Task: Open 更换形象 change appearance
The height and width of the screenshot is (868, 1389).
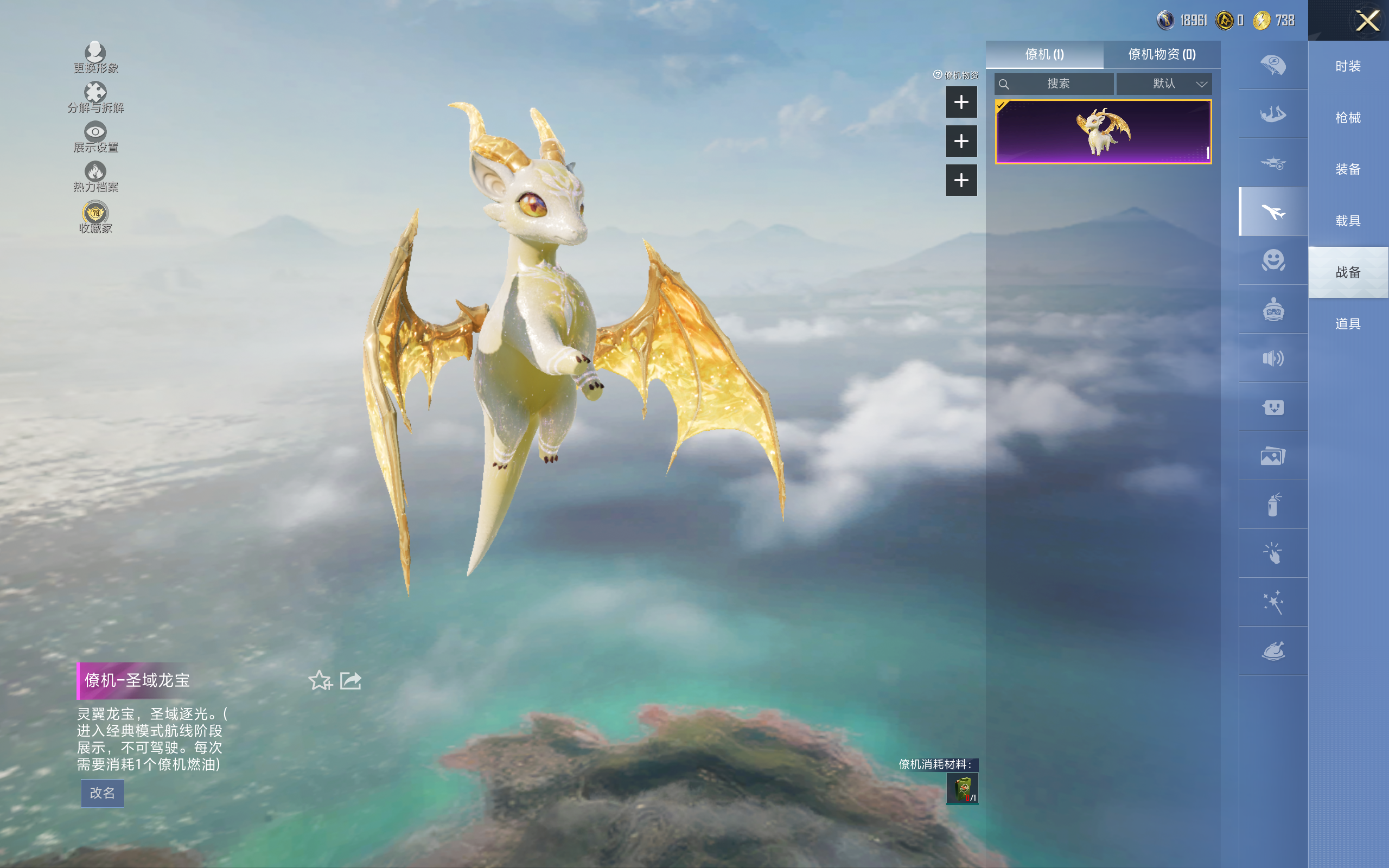Action: tap(95, 58)
